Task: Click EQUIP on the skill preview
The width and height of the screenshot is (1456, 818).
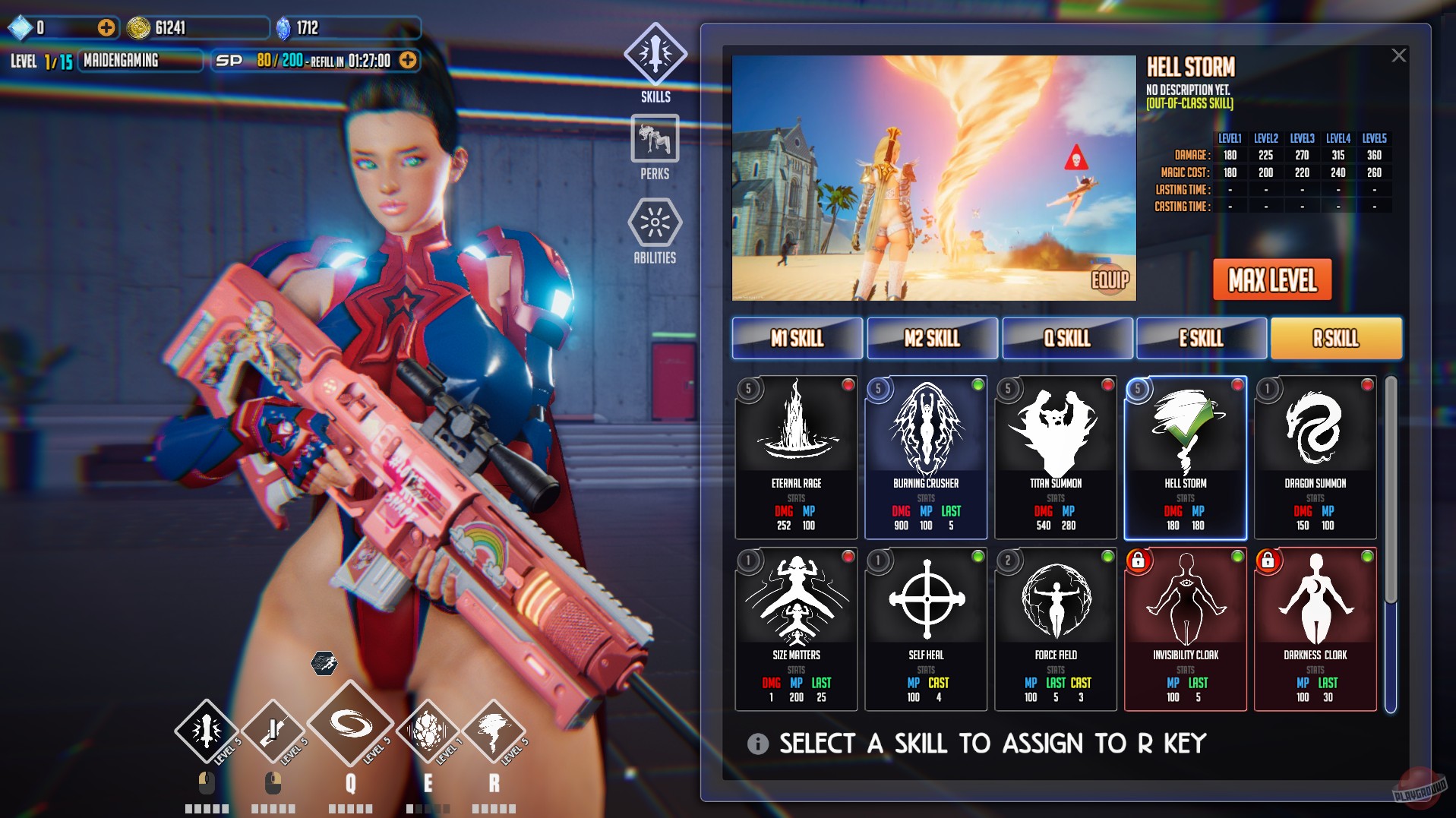Action: click(1111, 281)
